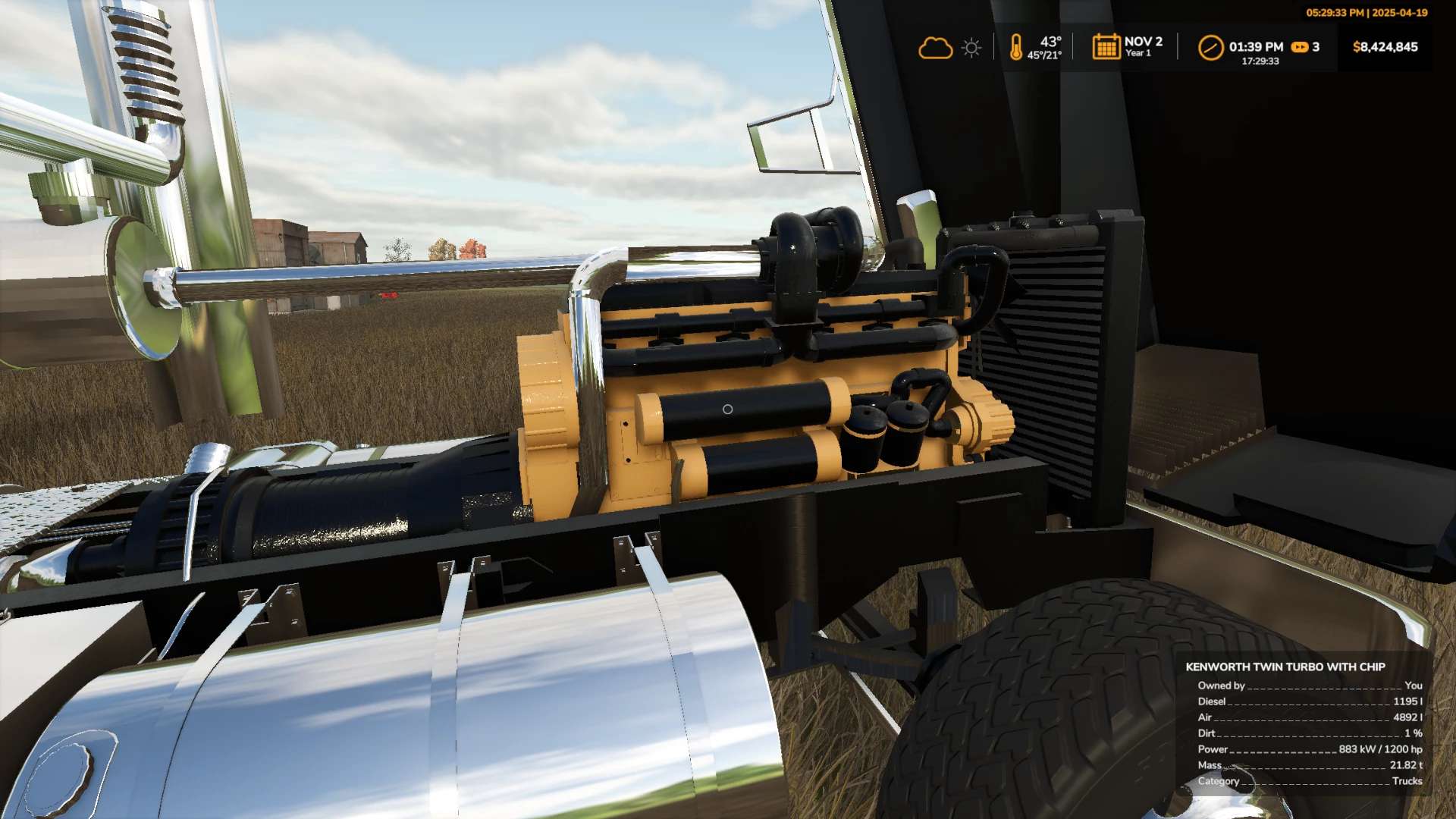Open the calendar icon showing NOV 2
The image size is (1456, 819).
coord(1106,47)
